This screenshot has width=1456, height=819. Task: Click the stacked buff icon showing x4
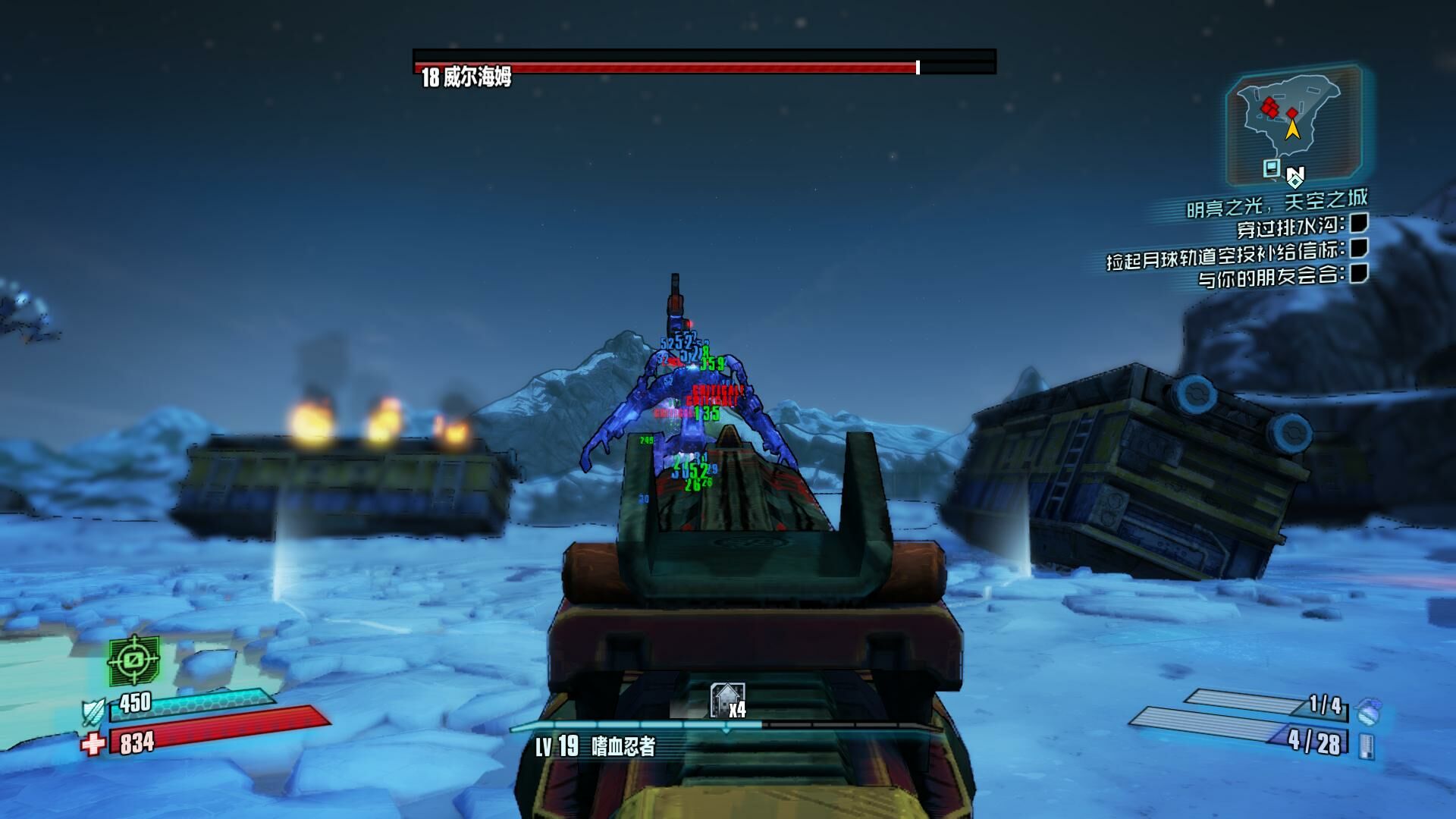click(x=727, y=701)
